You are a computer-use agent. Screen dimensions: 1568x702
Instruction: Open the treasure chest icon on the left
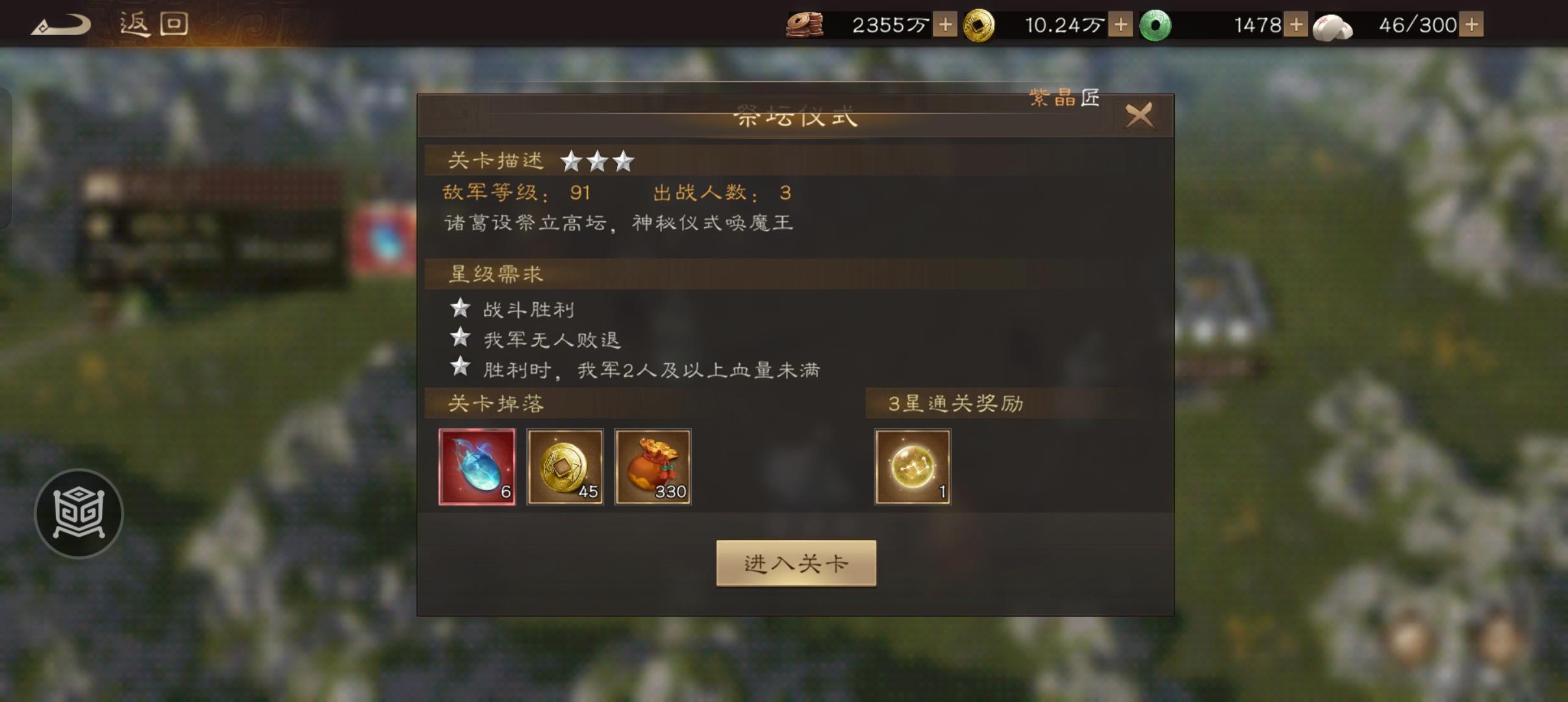[78, 513]
